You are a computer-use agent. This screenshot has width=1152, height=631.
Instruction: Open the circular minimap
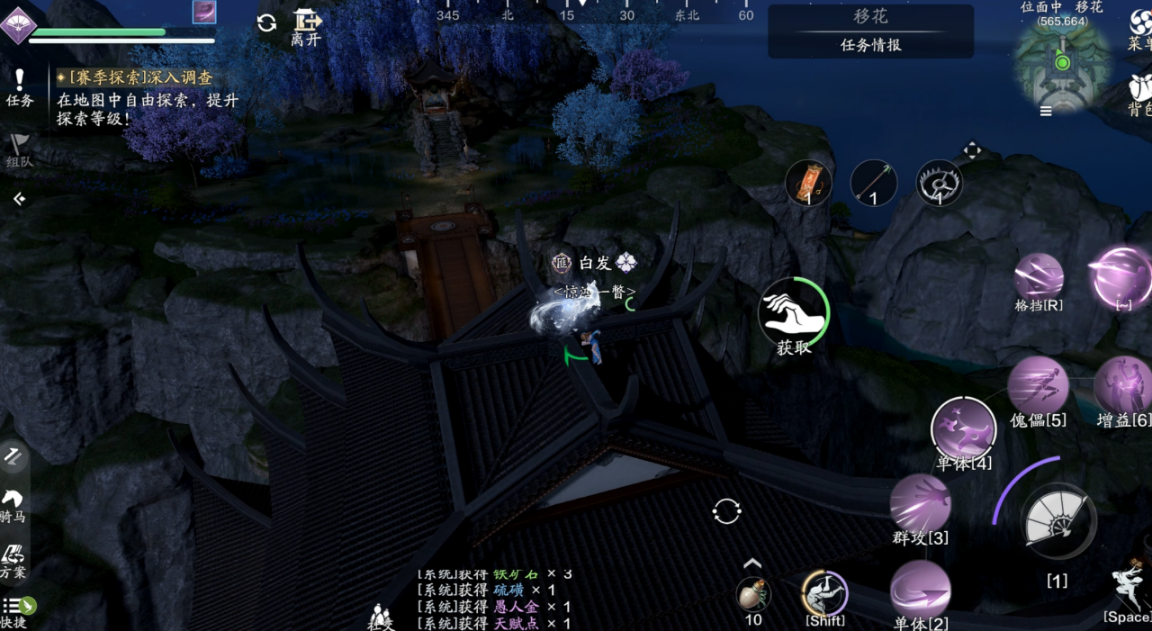1062,62
